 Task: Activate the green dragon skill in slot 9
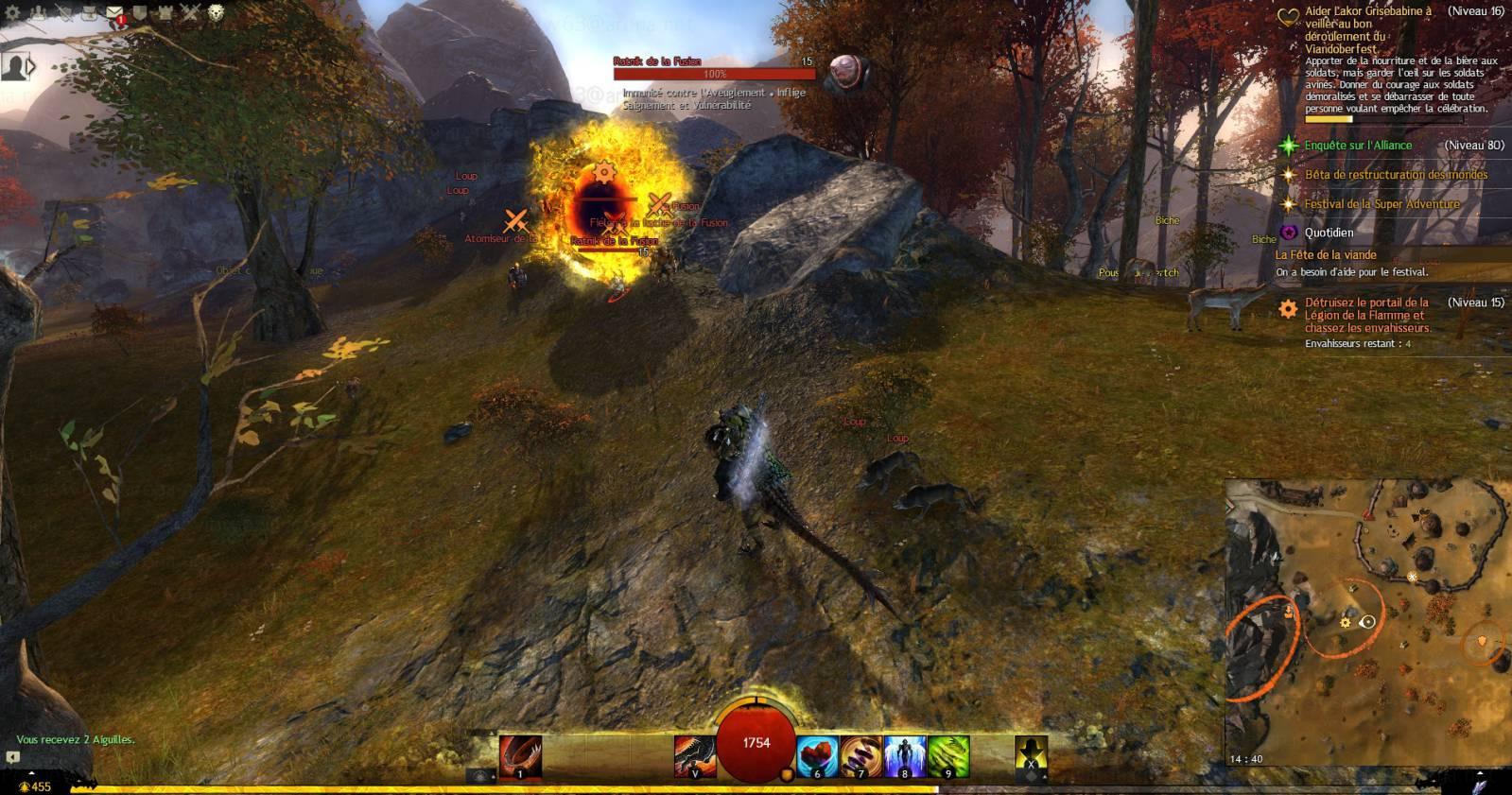point(947,757)
